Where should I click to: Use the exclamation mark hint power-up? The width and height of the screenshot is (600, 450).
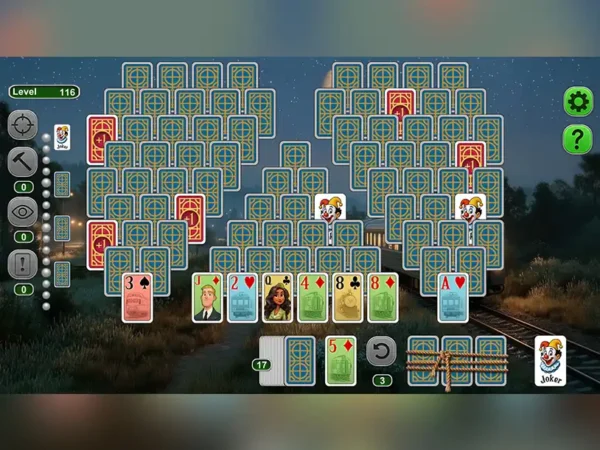(x=23, y=264)
